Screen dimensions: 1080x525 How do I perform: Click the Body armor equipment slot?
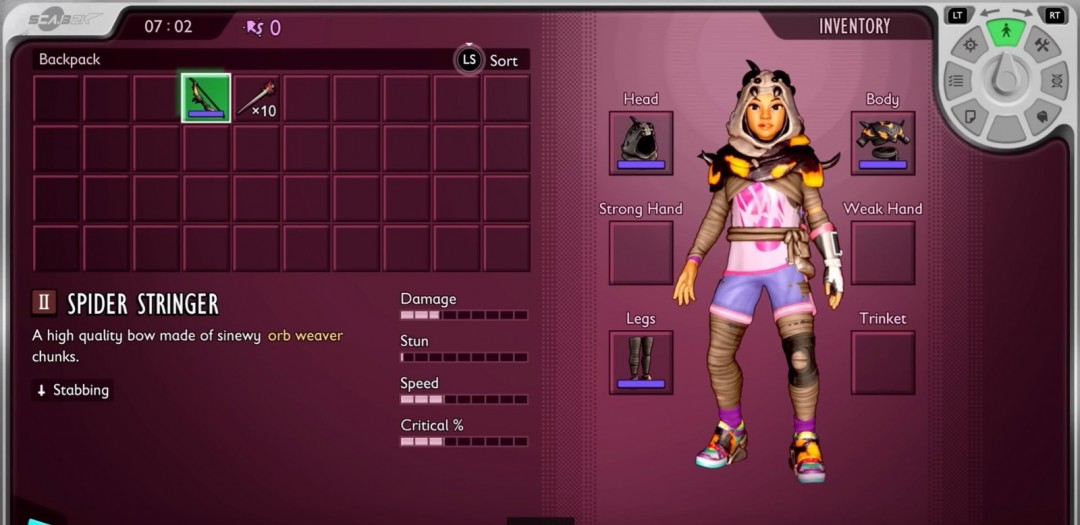coord(883,143)
